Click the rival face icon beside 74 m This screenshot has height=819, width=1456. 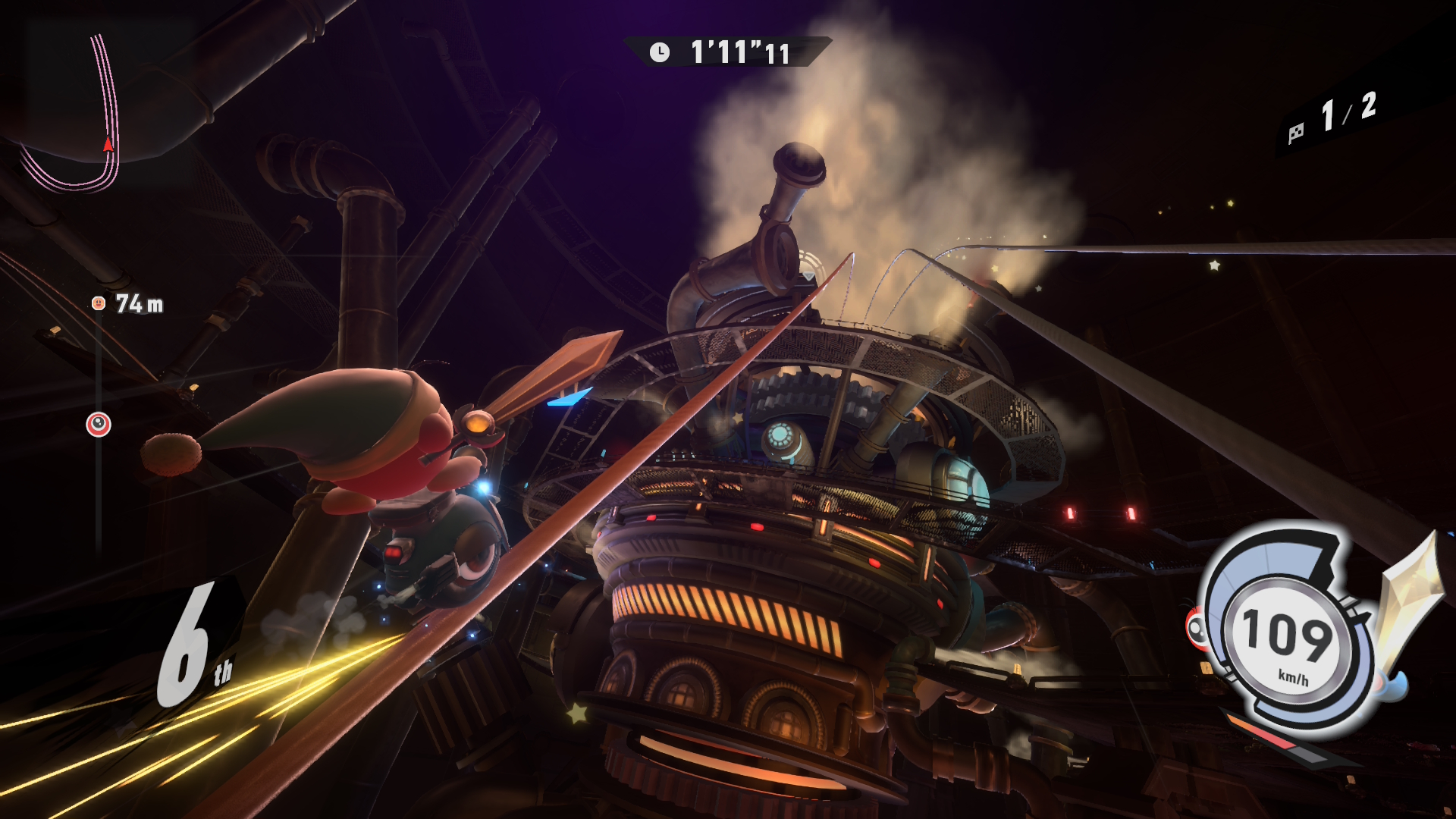pos(98,303)
